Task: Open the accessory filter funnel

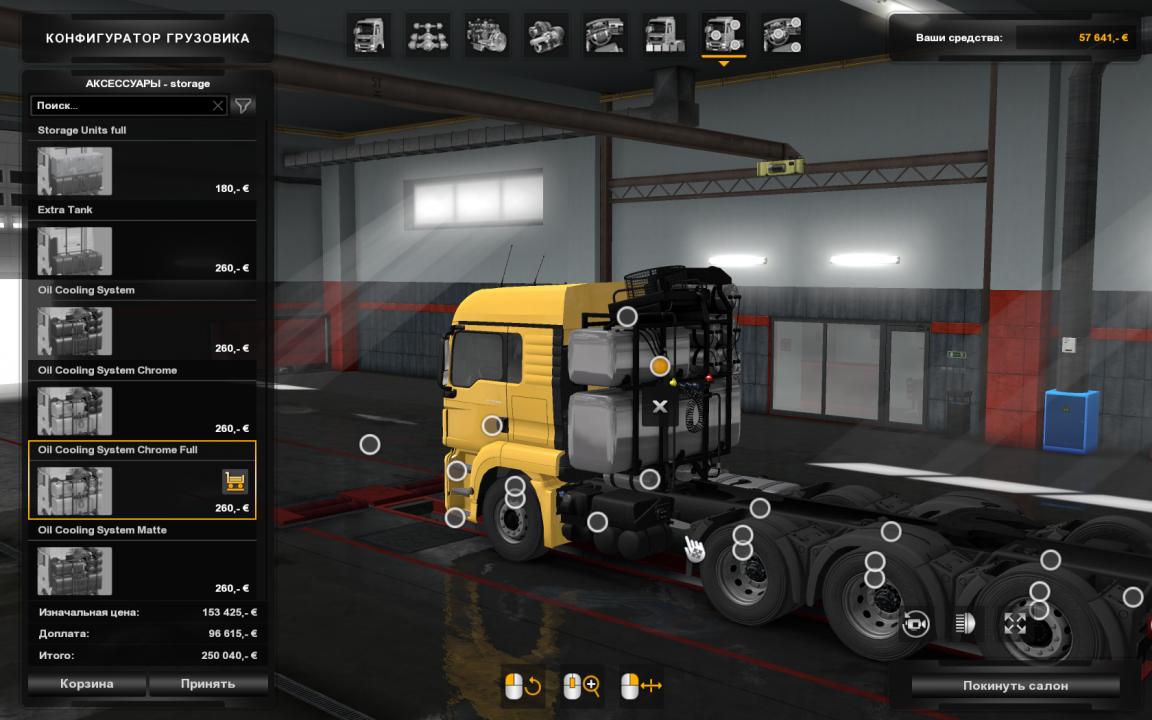Action: tap(242, 105)
